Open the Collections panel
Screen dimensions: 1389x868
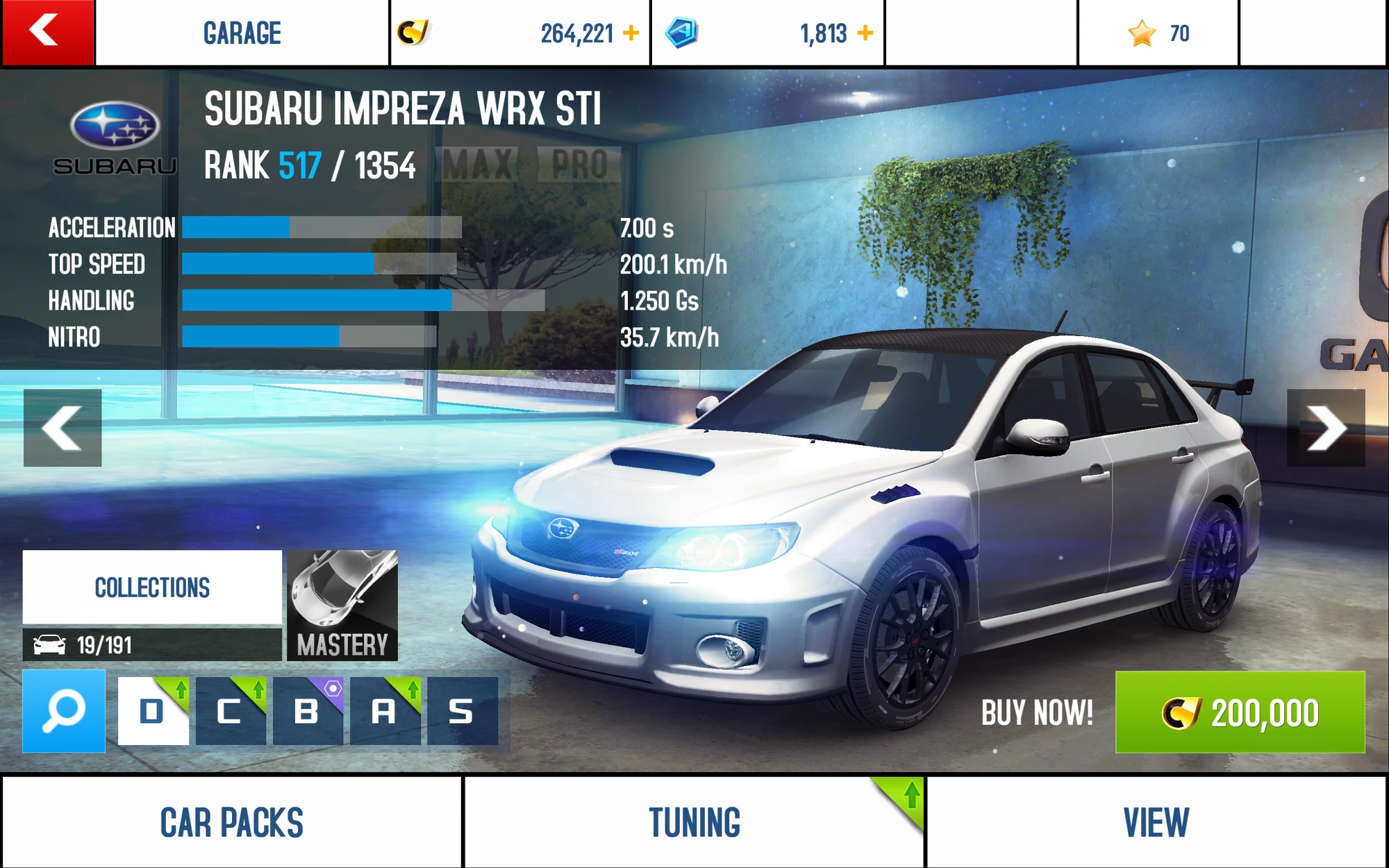point(152,587)
